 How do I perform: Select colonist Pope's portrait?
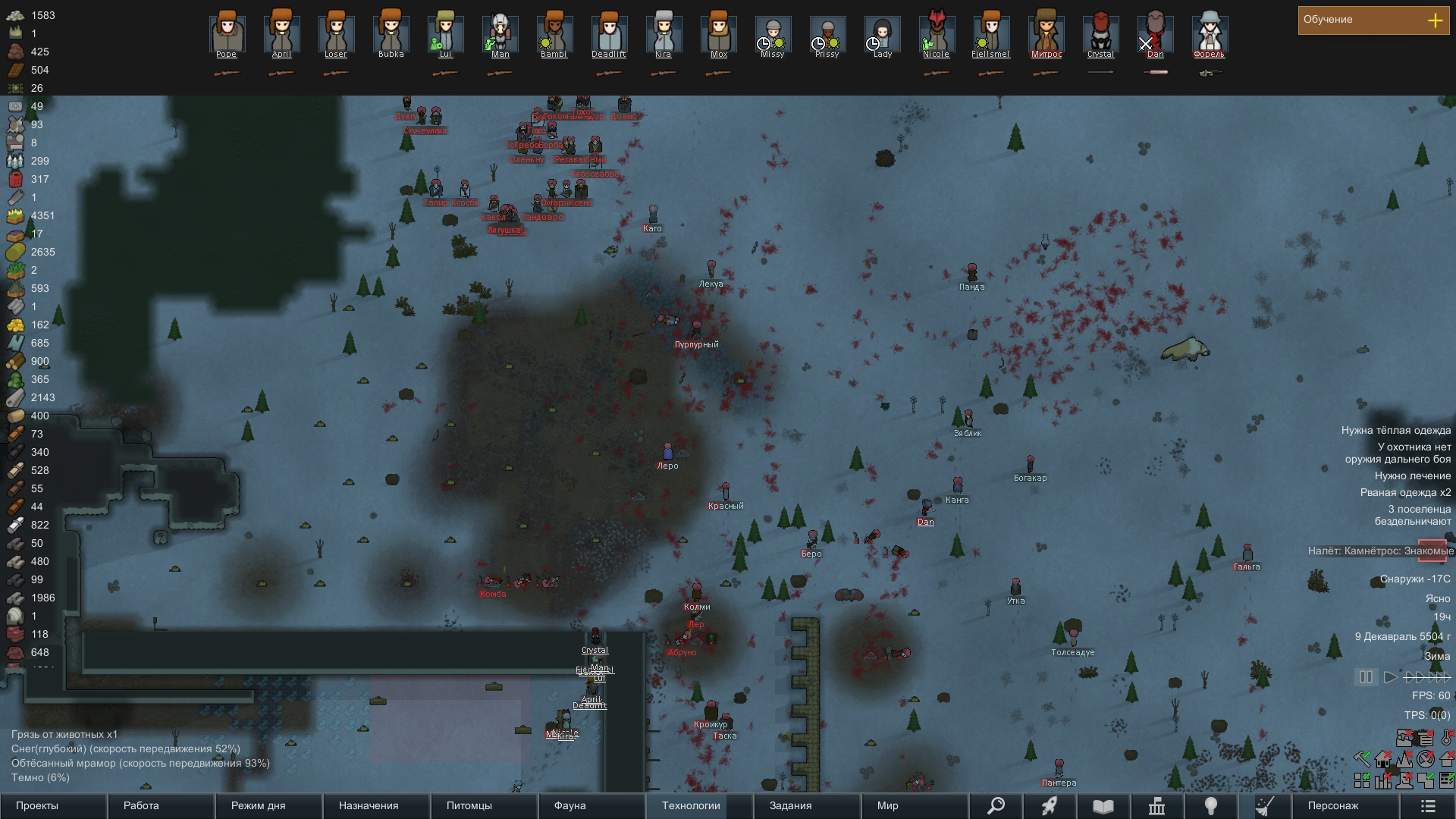point(227,33)
